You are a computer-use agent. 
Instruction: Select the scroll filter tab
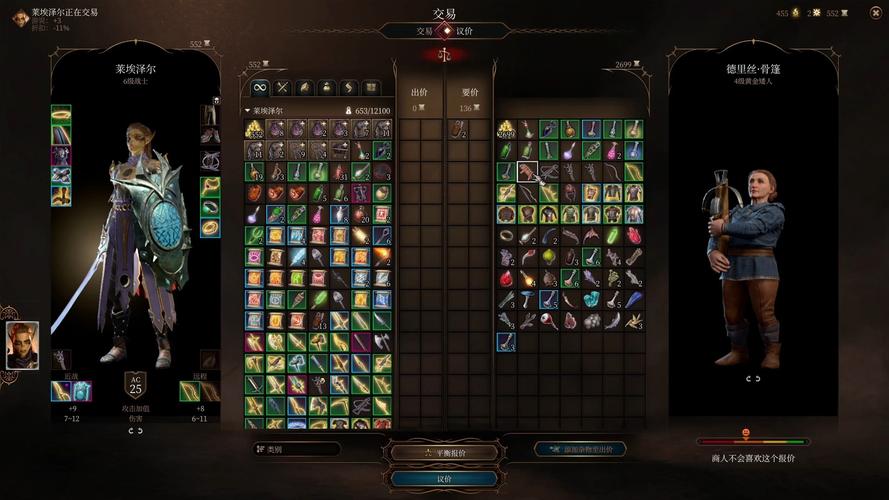[349, 88]
